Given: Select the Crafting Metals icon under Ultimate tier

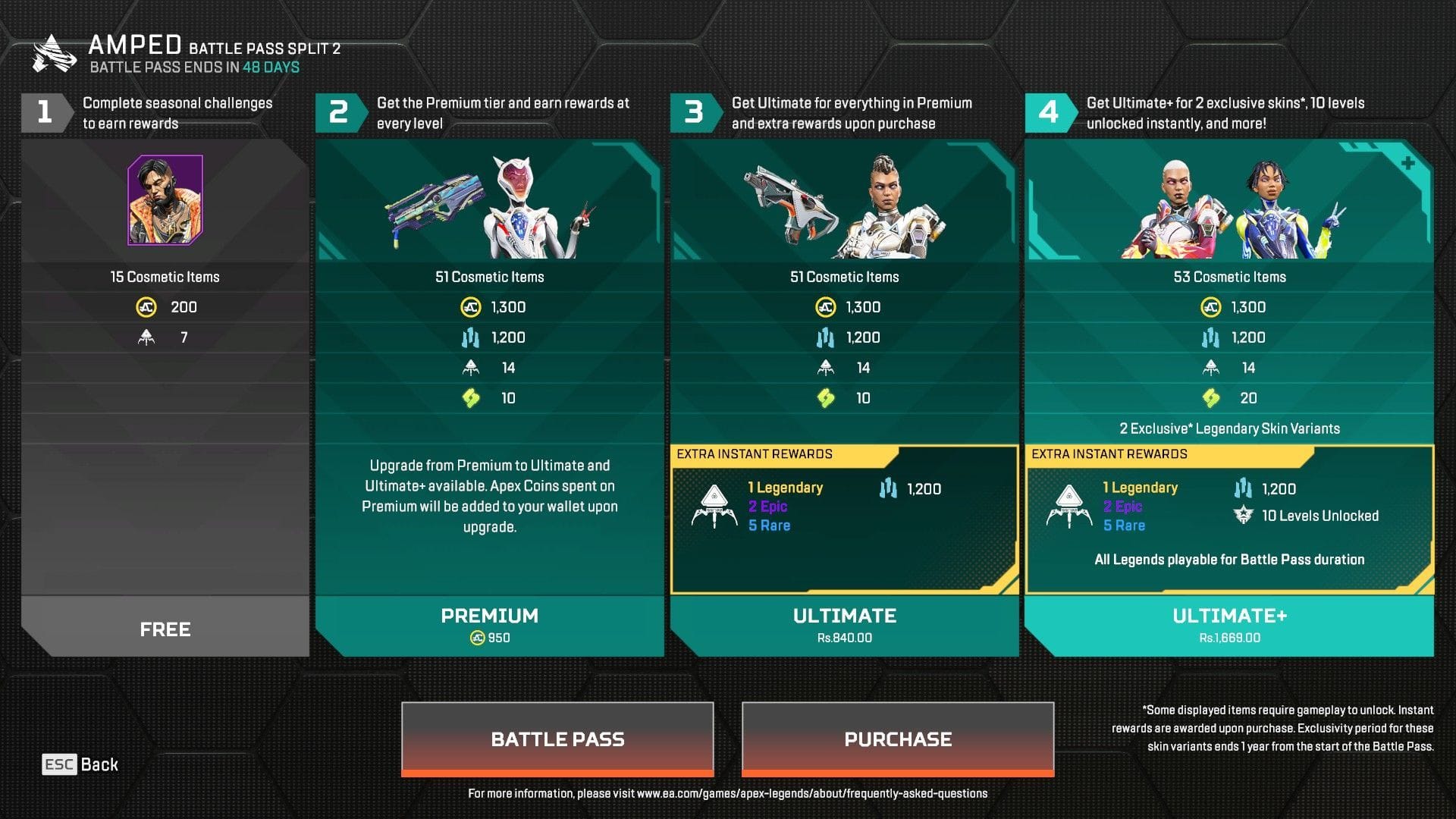Looking at the screenshot, I should (824, 337).
